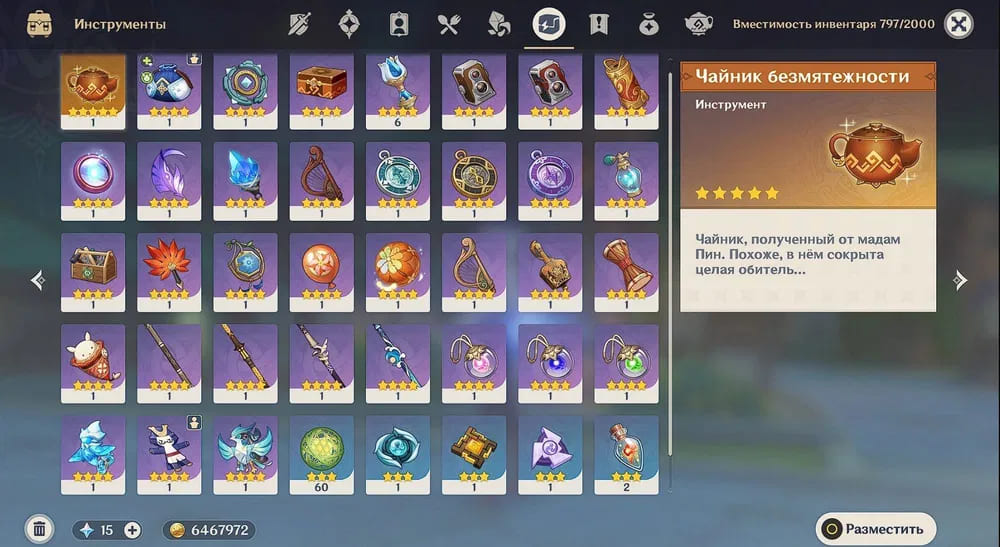Pick the treasure chest item slot

tap(321, 88)
